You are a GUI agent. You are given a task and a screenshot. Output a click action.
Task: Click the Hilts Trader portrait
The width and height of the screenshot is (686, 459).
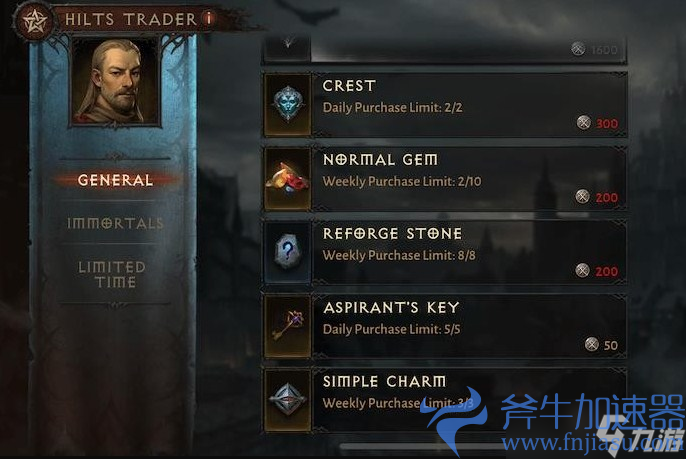tap(113, 83)
